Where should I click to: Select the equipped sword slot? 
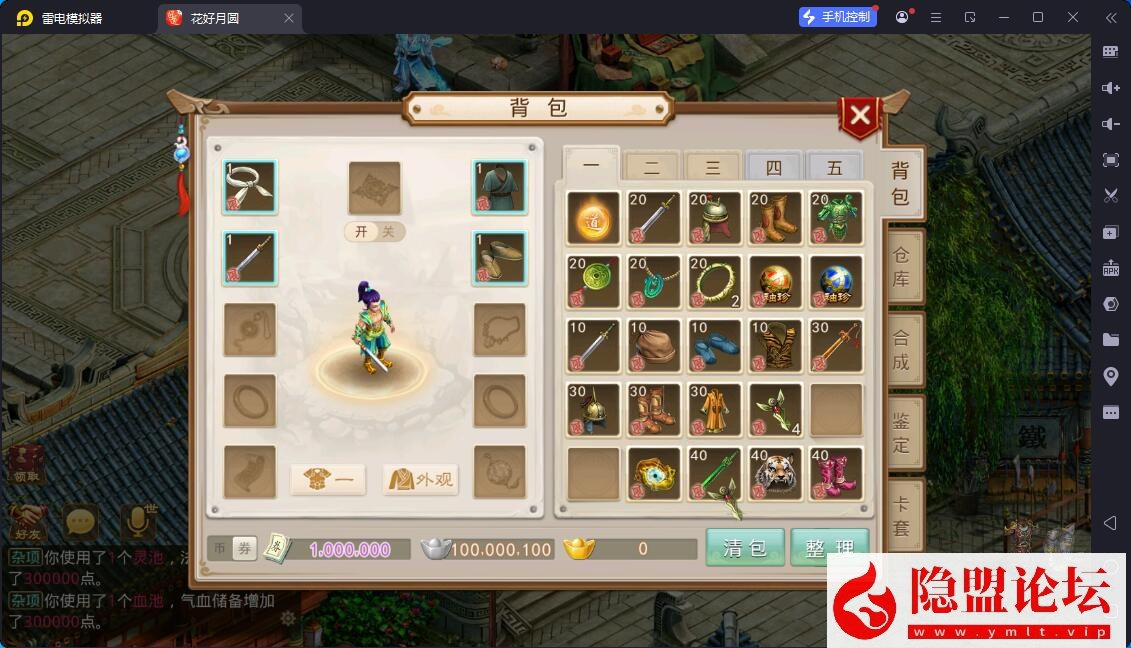pyautogui.click(x=250, y=258)
